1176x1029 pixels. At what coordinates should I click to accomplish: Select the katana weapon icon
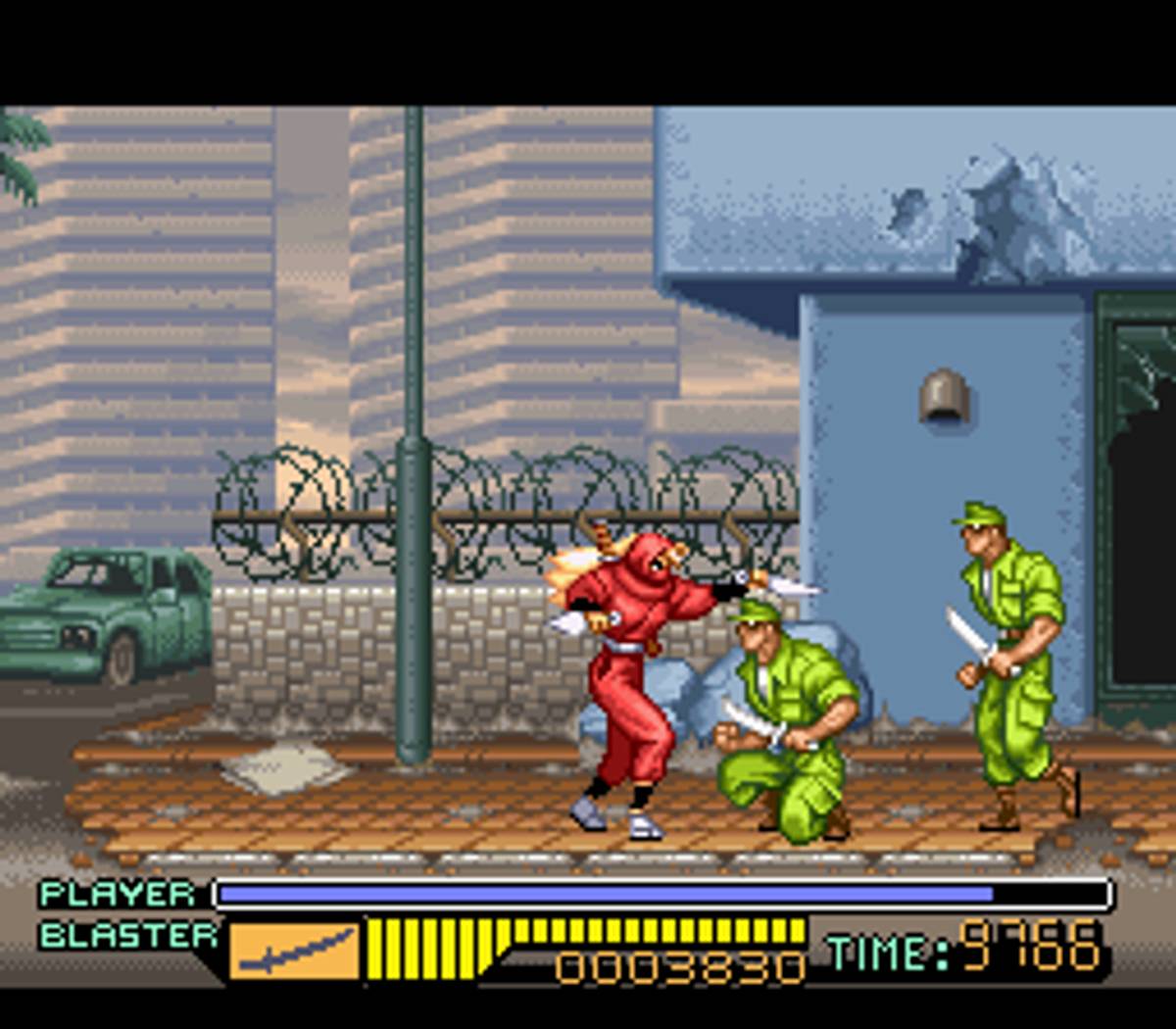coord(295,949)
